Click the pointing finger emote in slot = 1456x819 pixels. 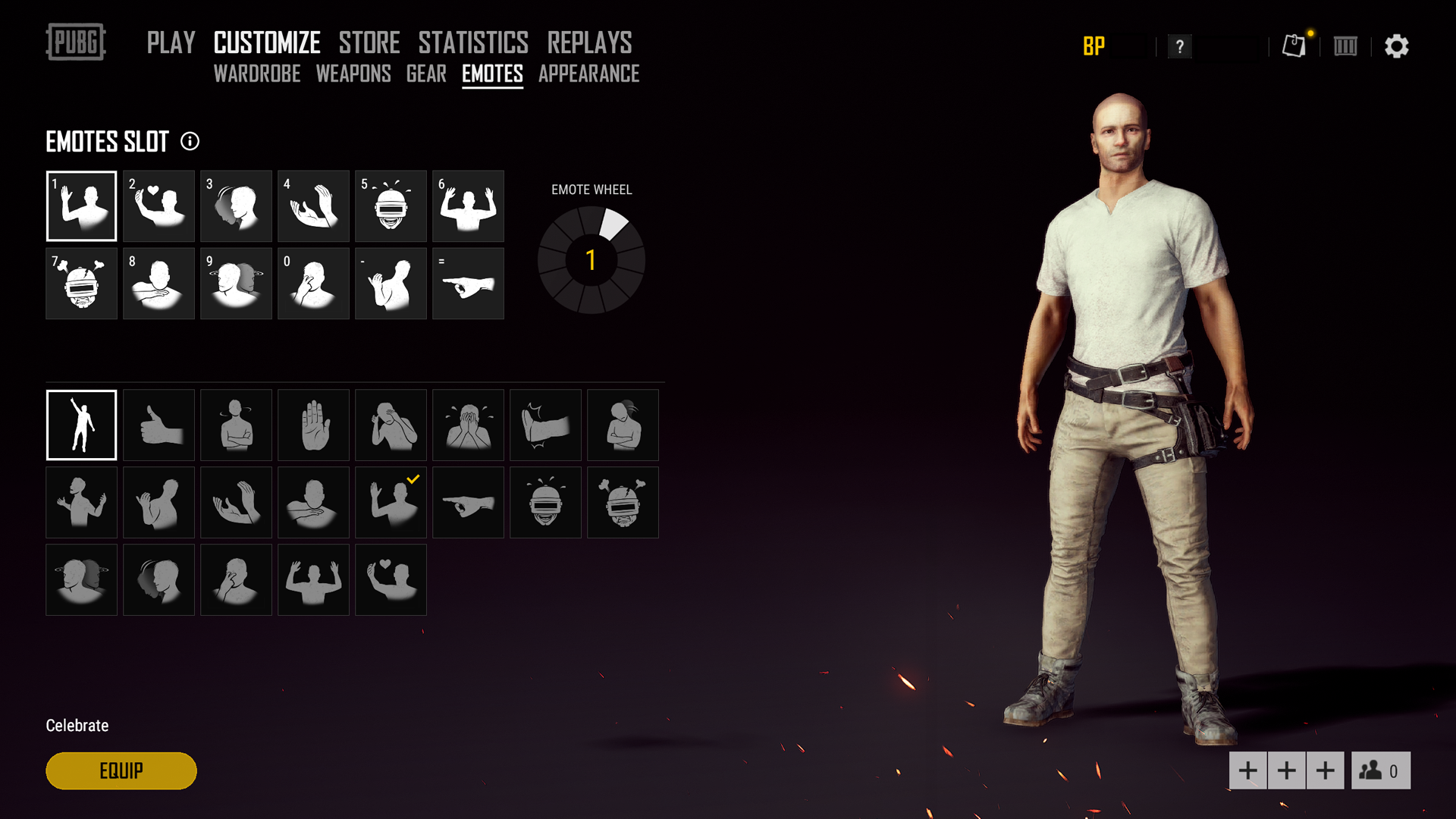point(468,284)
